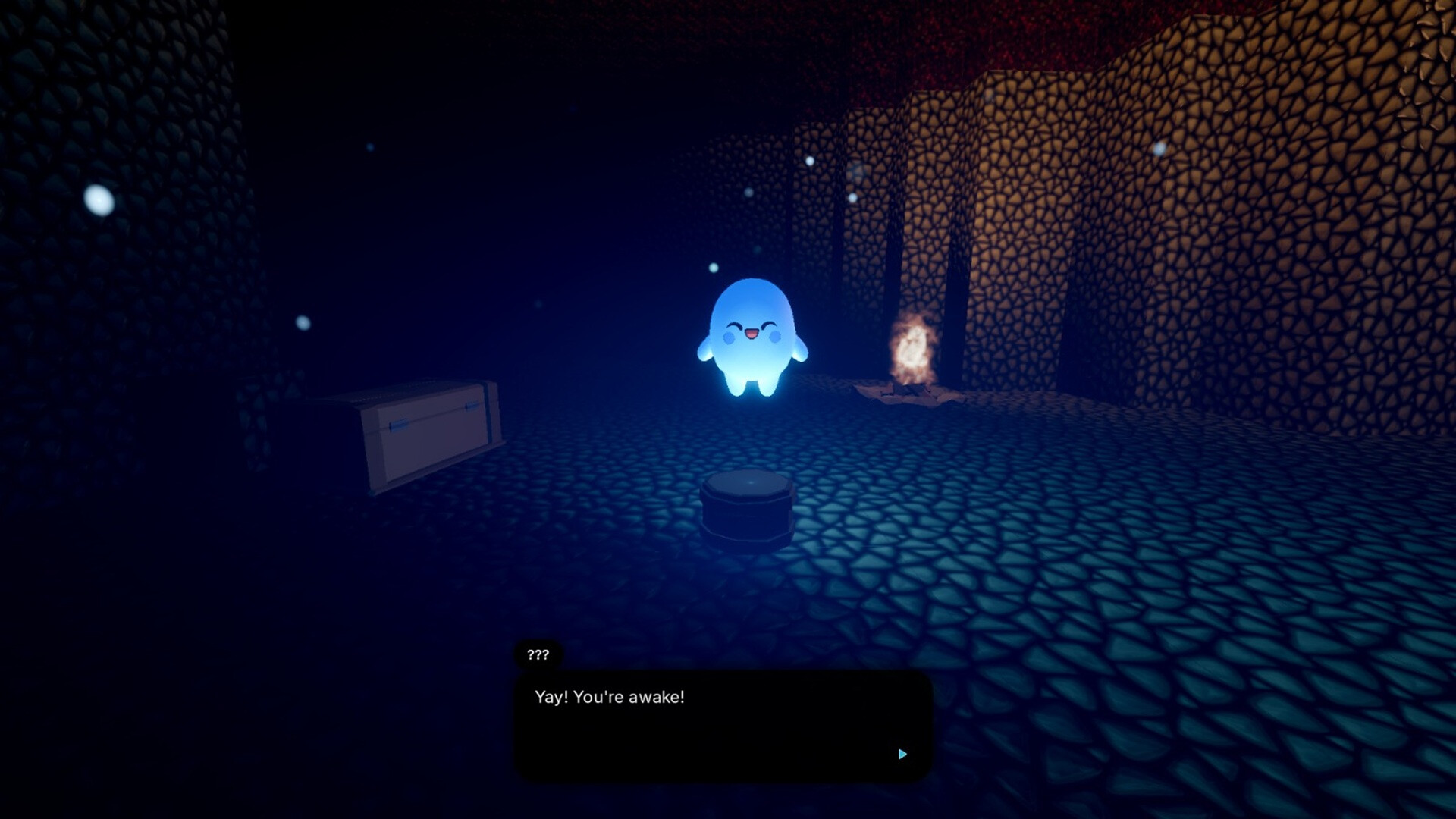Expand the speaker label bubble

point(537,654)
